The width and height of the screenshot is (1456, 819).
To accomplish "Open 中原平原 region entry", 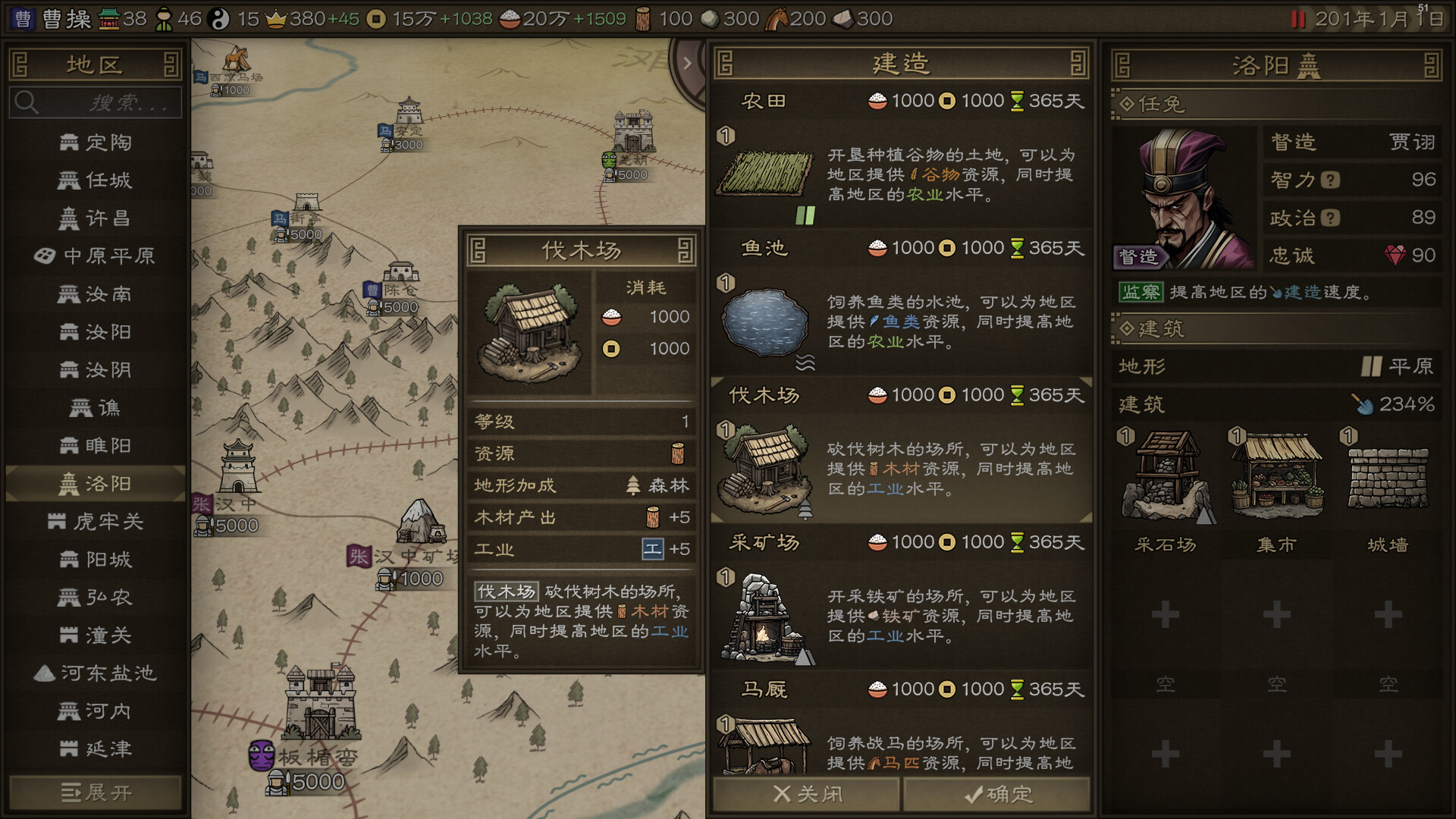I will (96, 256).
